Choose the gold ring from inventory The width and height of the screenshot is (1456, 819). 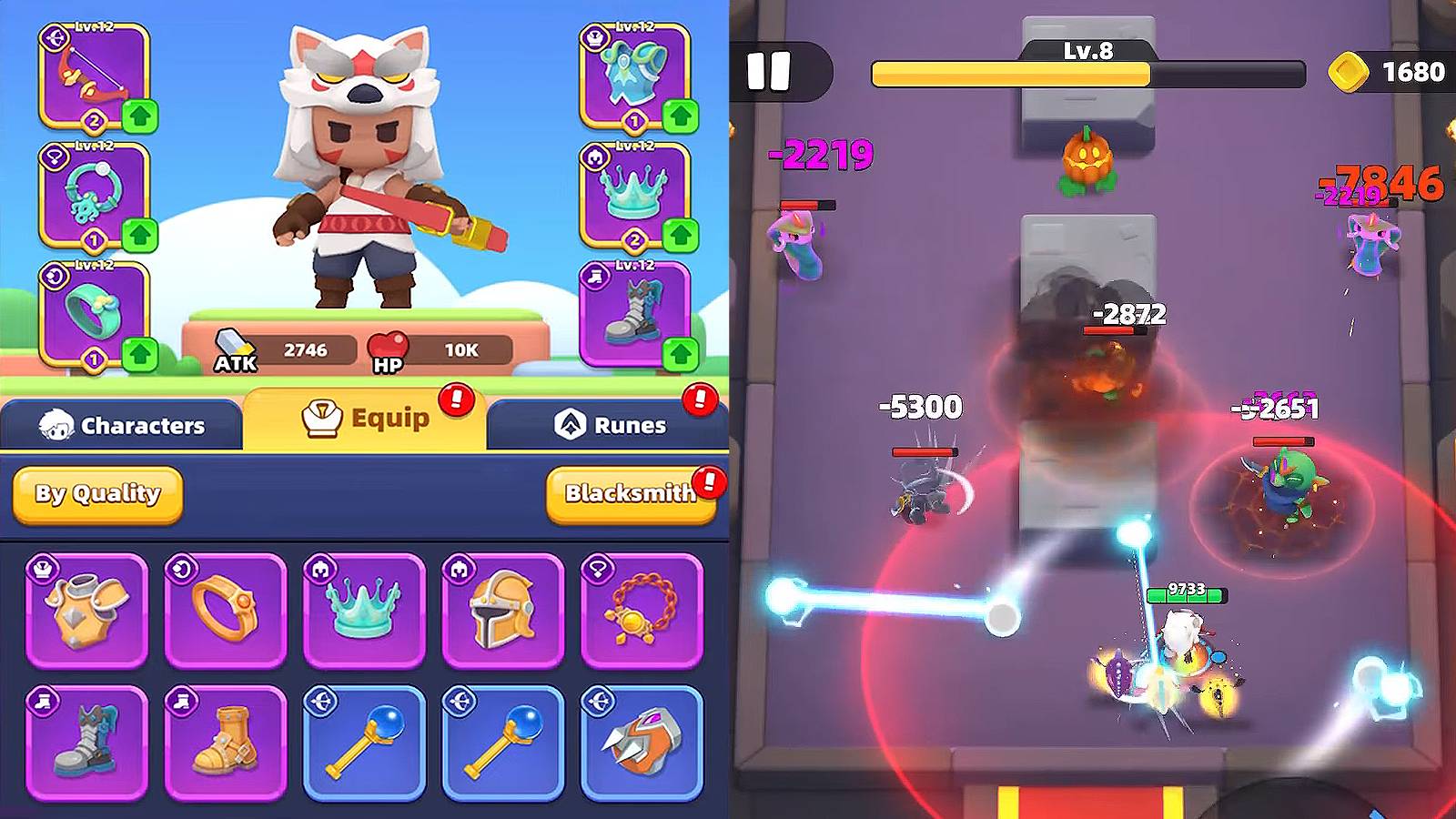point(225,608)
